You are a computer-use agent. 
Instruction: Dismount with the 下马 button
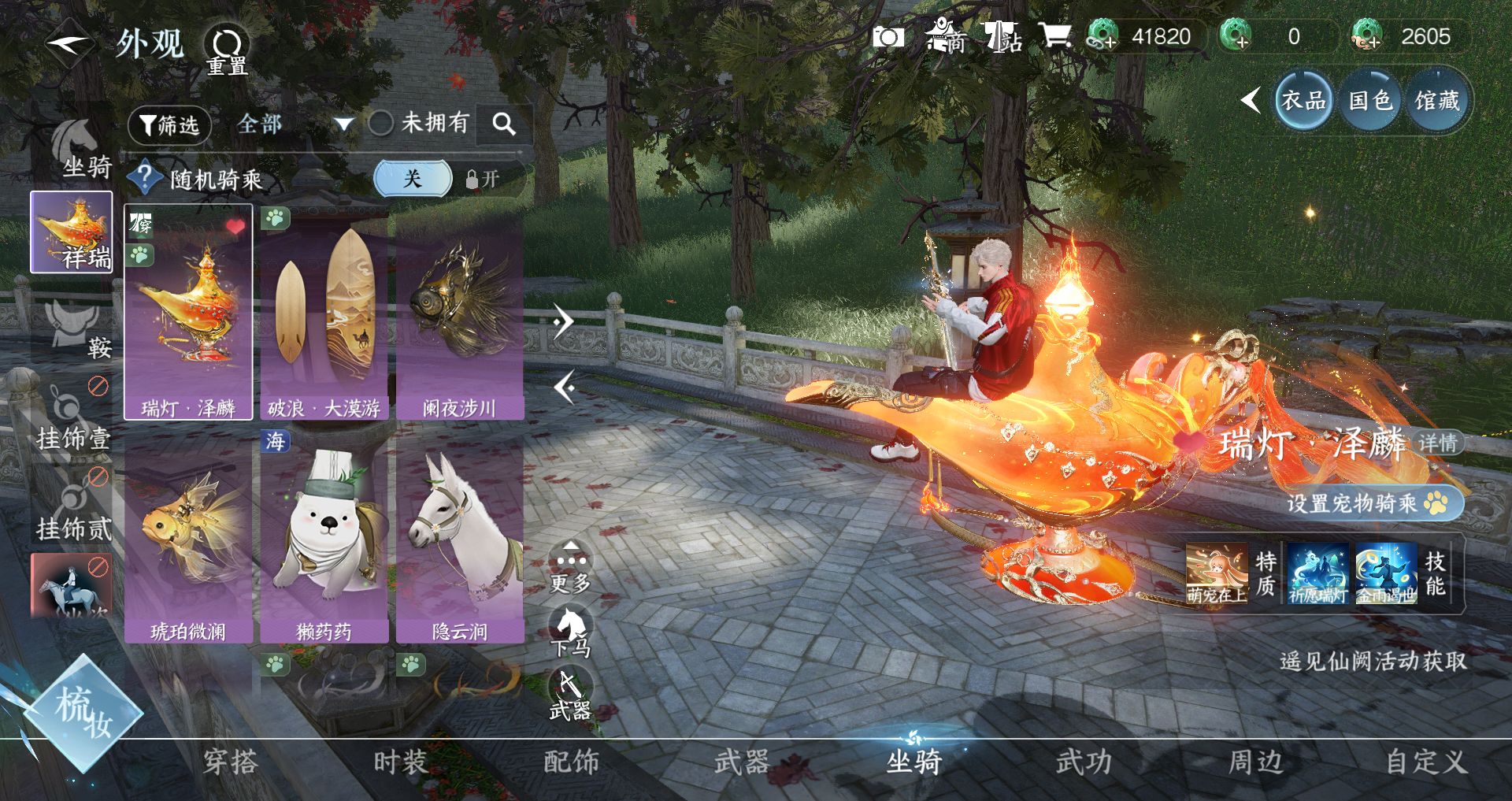[x=571, y=632]
